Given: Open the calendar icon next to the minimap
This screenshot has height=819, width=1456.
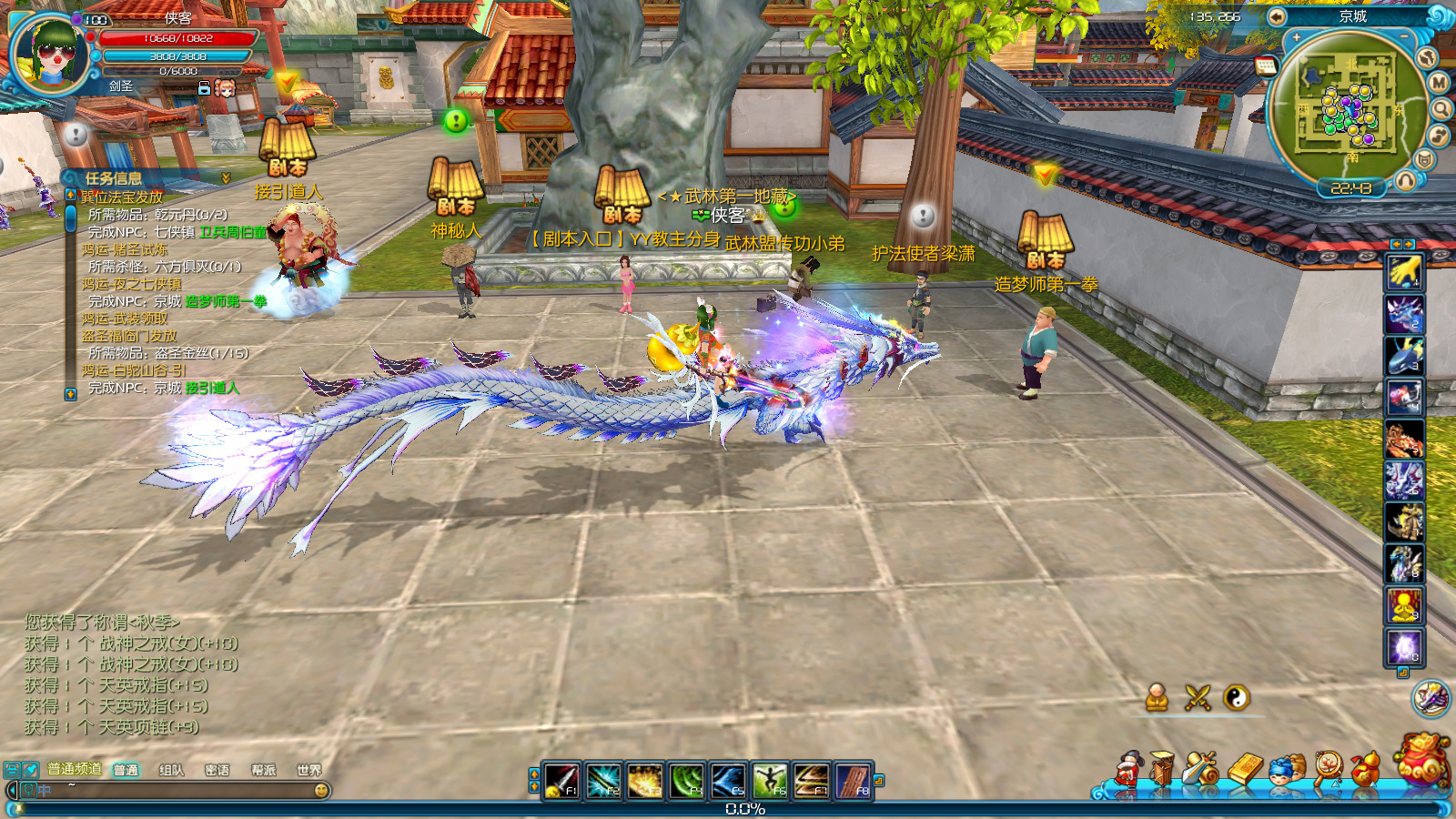Looking at the screenshot, I should (x=1266, y=66).
